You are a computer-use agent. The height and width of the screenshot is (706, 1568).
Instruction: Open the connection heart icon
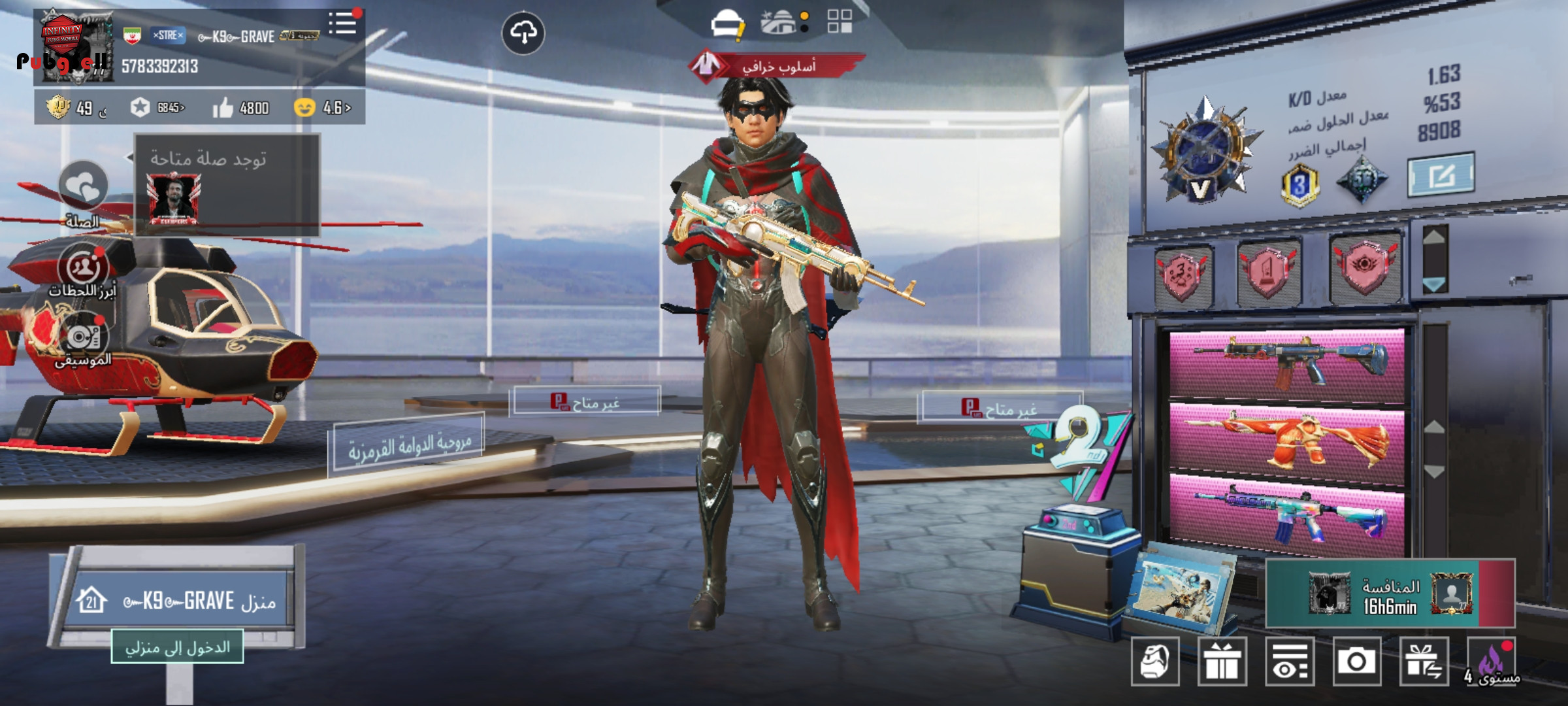(83, 186)
